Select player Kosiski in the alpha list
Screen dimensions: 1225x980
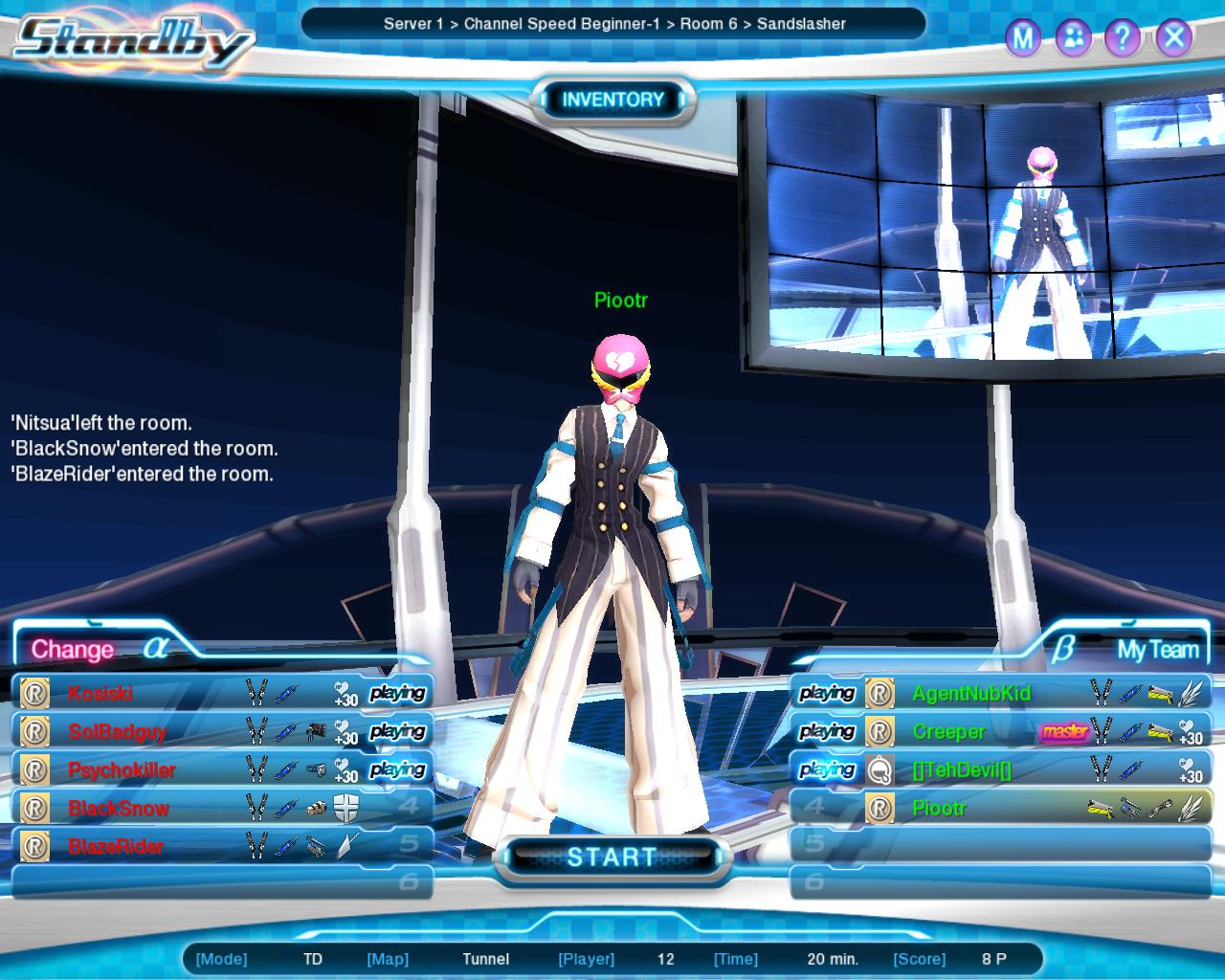point(100,693)
